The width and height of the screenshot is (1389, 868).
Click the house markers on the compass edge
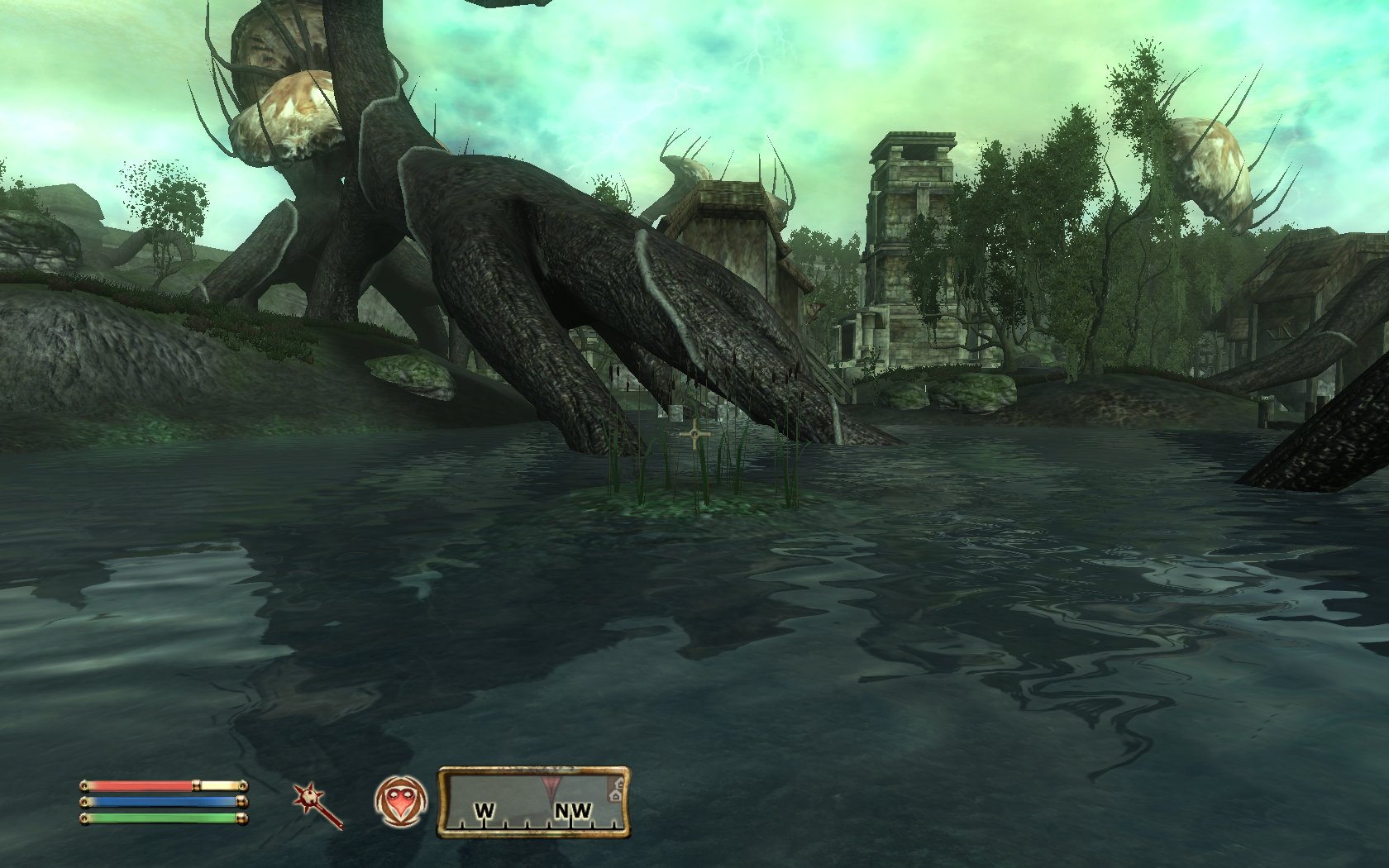[x=616, y=790]
